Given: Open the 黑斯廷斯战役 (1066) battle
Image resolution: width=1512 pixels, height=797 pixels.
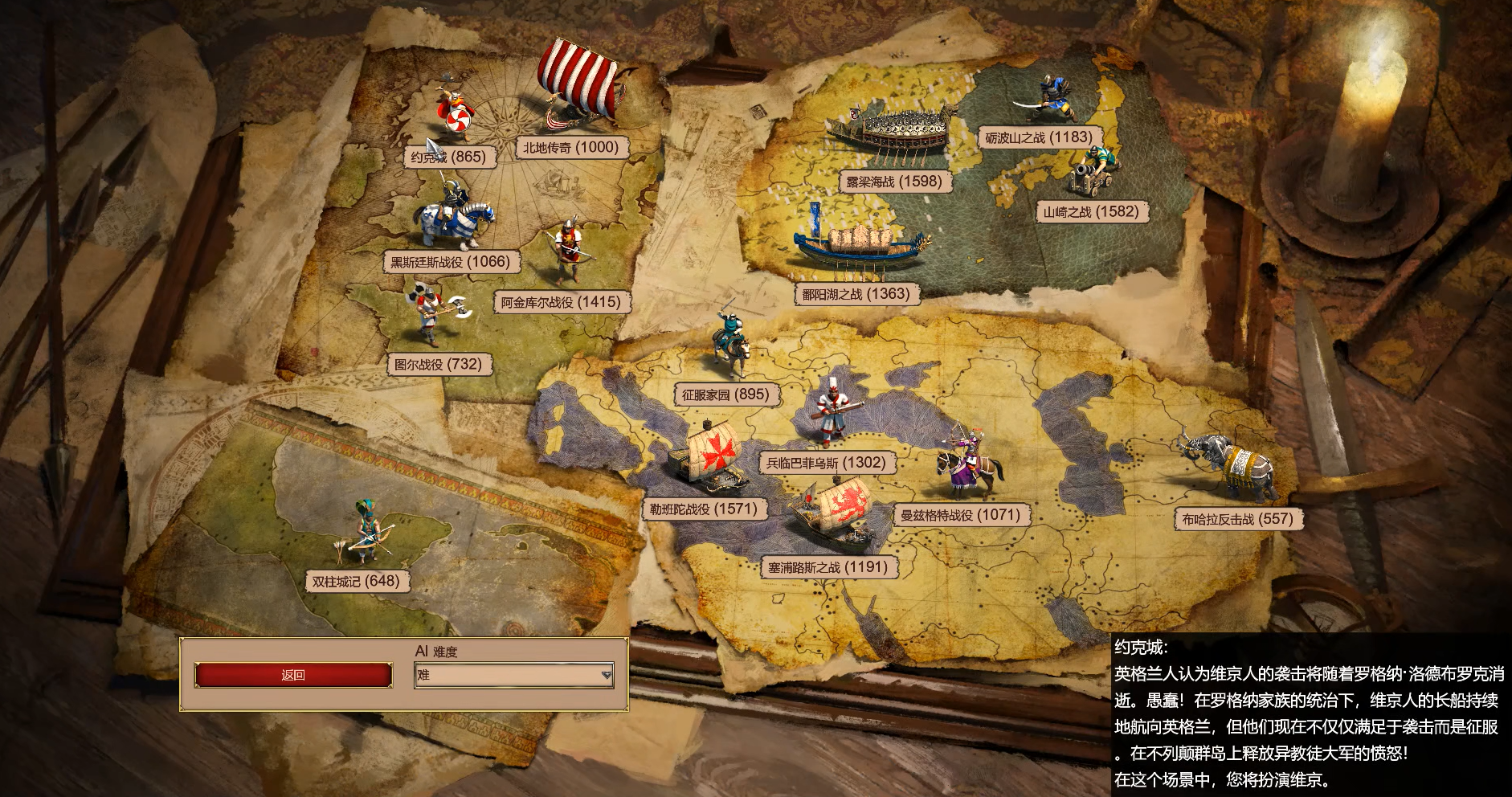Looking at the screenshot, I should point(450,261).
